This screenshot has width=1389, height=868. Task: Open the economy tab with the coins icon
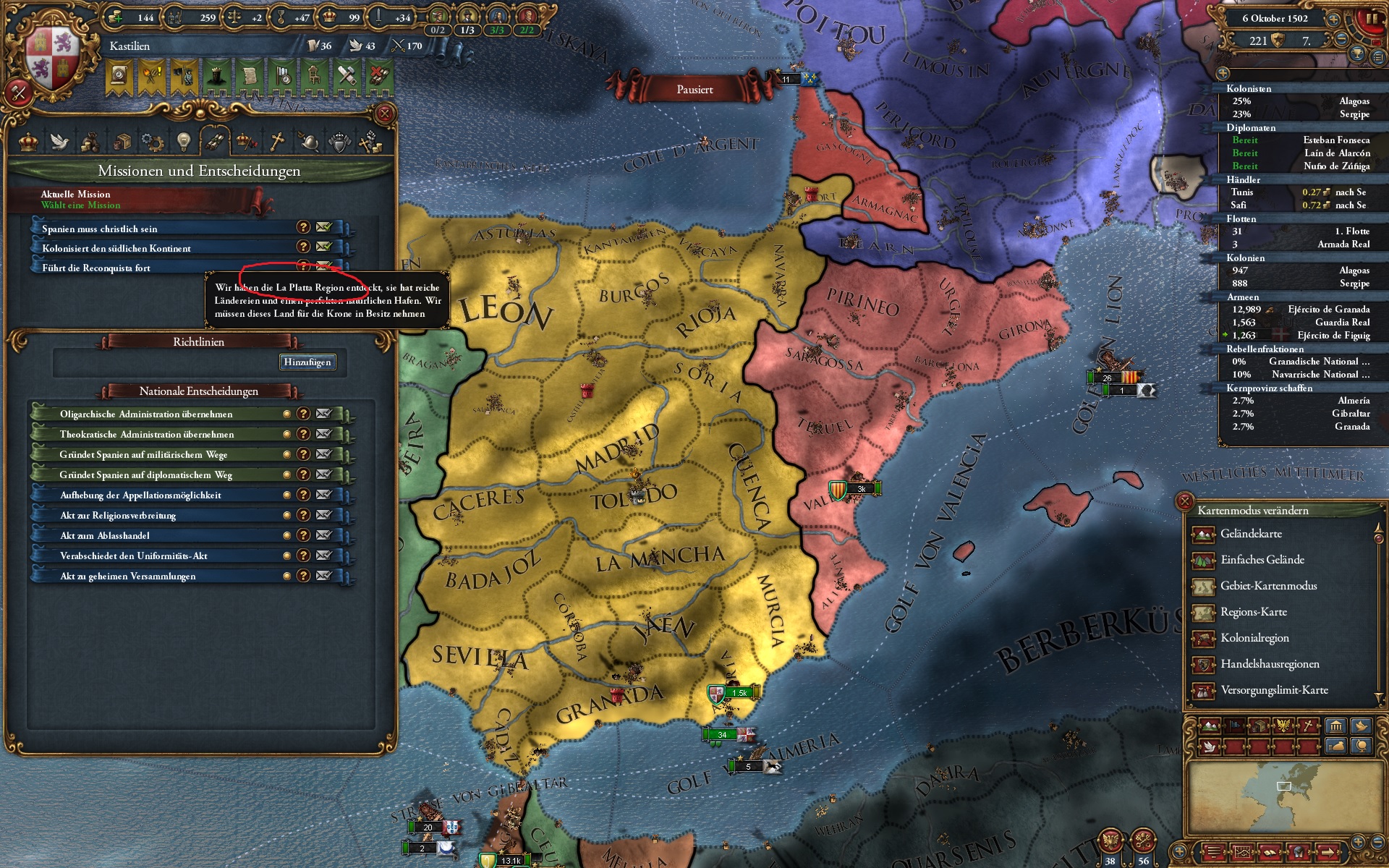91,142
